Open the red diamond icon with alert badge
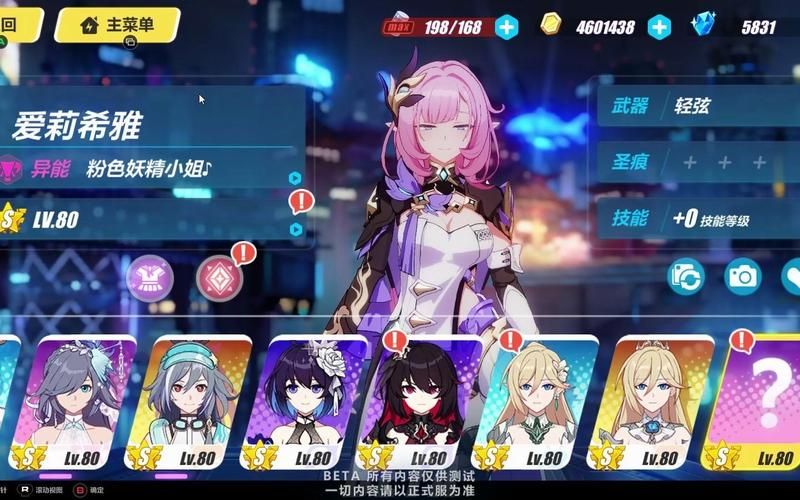This screenshot has width=800, height=500. tap(220, 279)
